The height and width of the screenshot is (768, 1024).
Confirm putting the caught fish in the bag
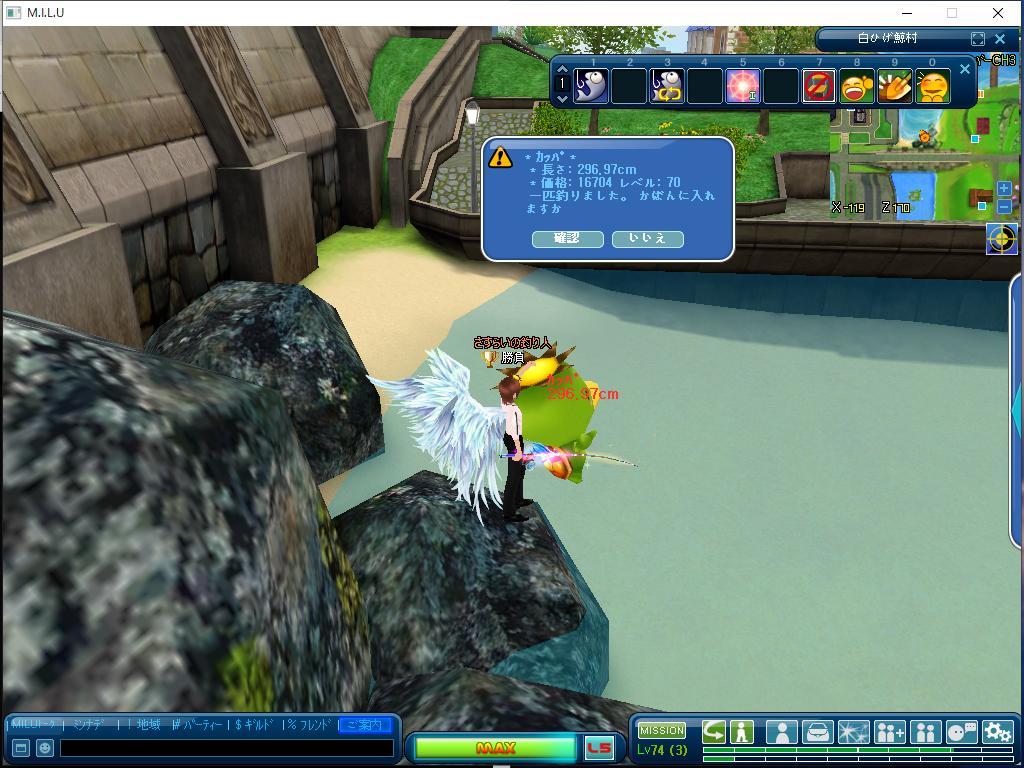566,238
